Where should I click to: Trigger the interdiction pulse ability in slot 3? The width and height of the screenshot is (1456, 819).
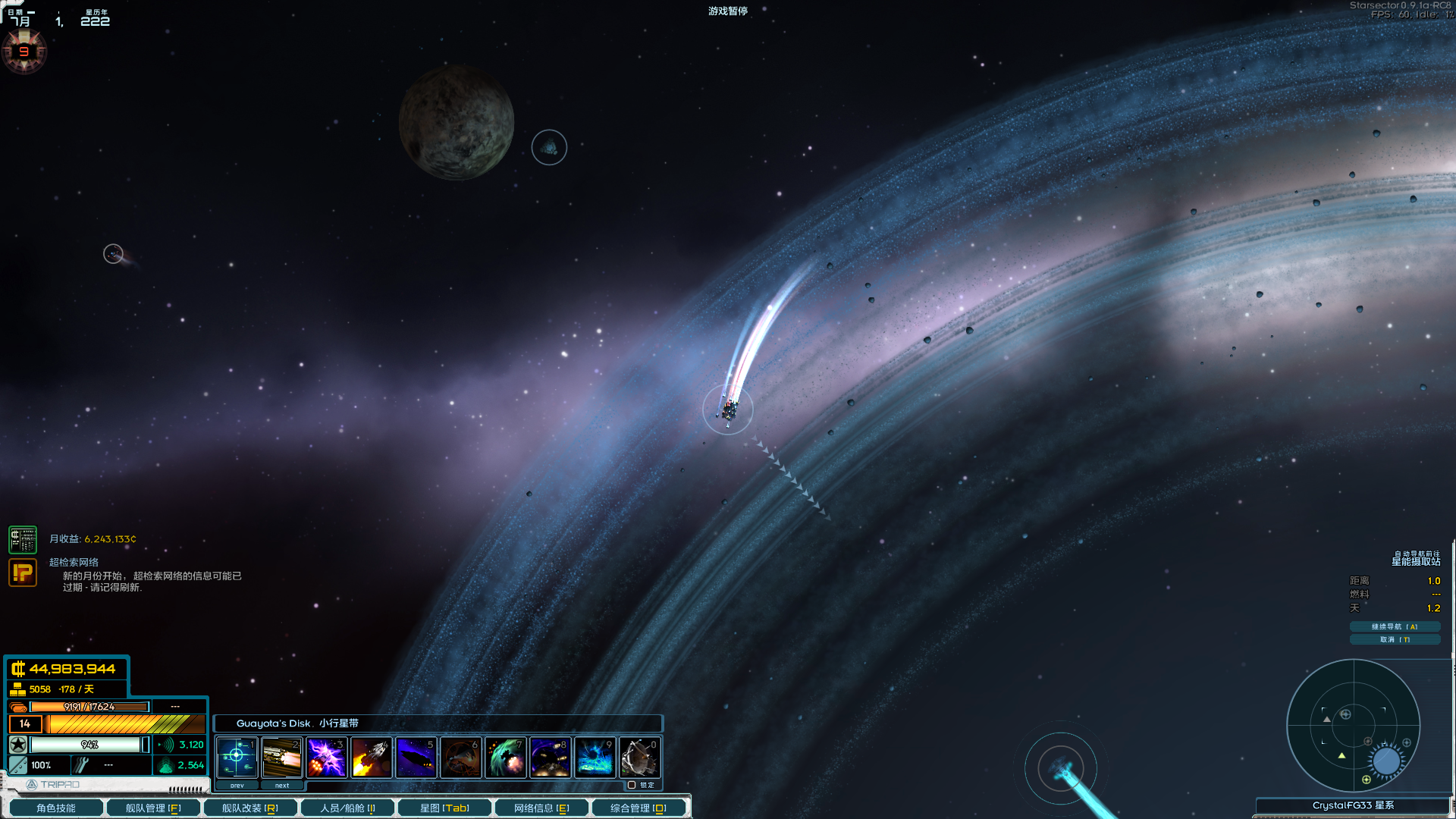[326, 757]
